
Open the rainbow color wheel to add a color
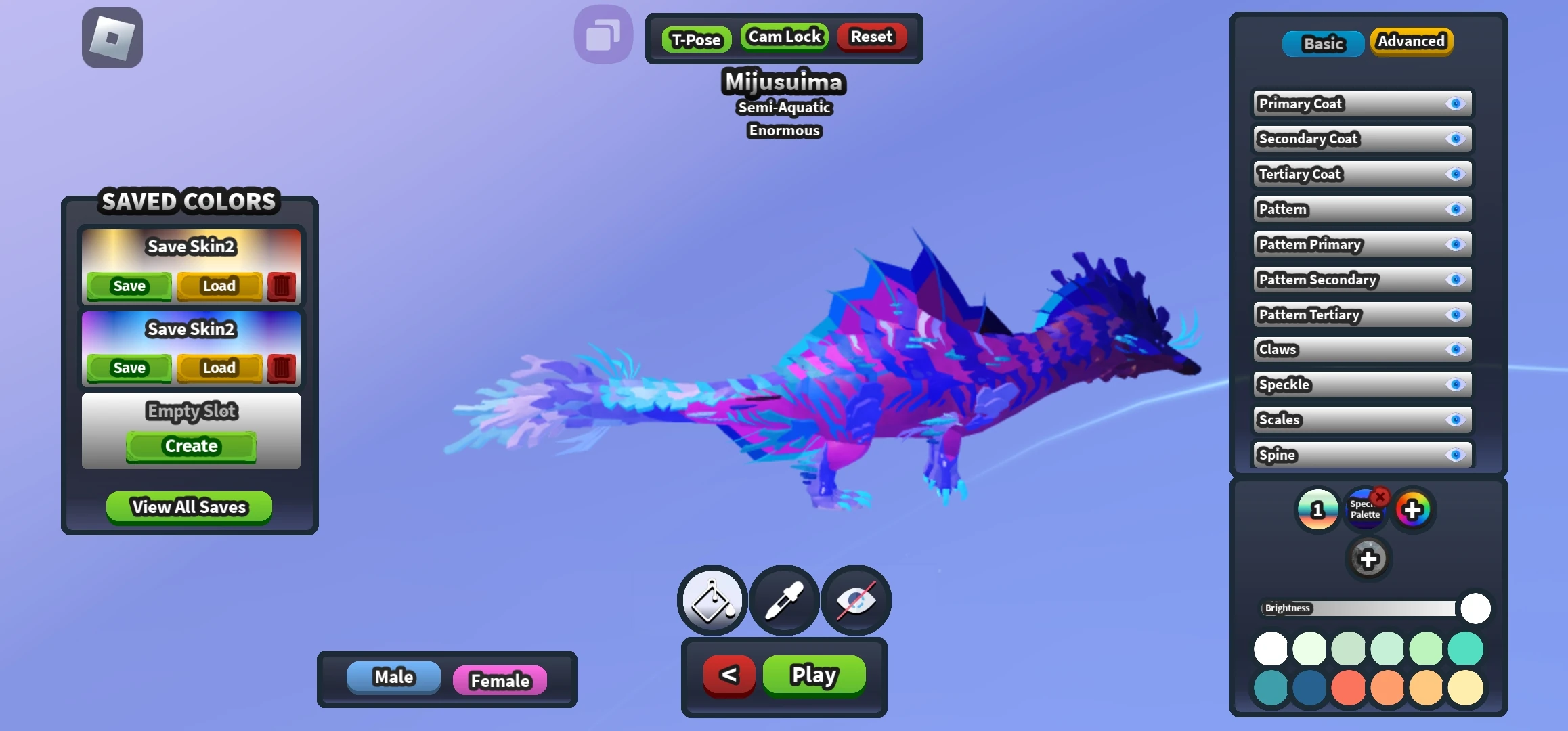tap(1413, 508)
